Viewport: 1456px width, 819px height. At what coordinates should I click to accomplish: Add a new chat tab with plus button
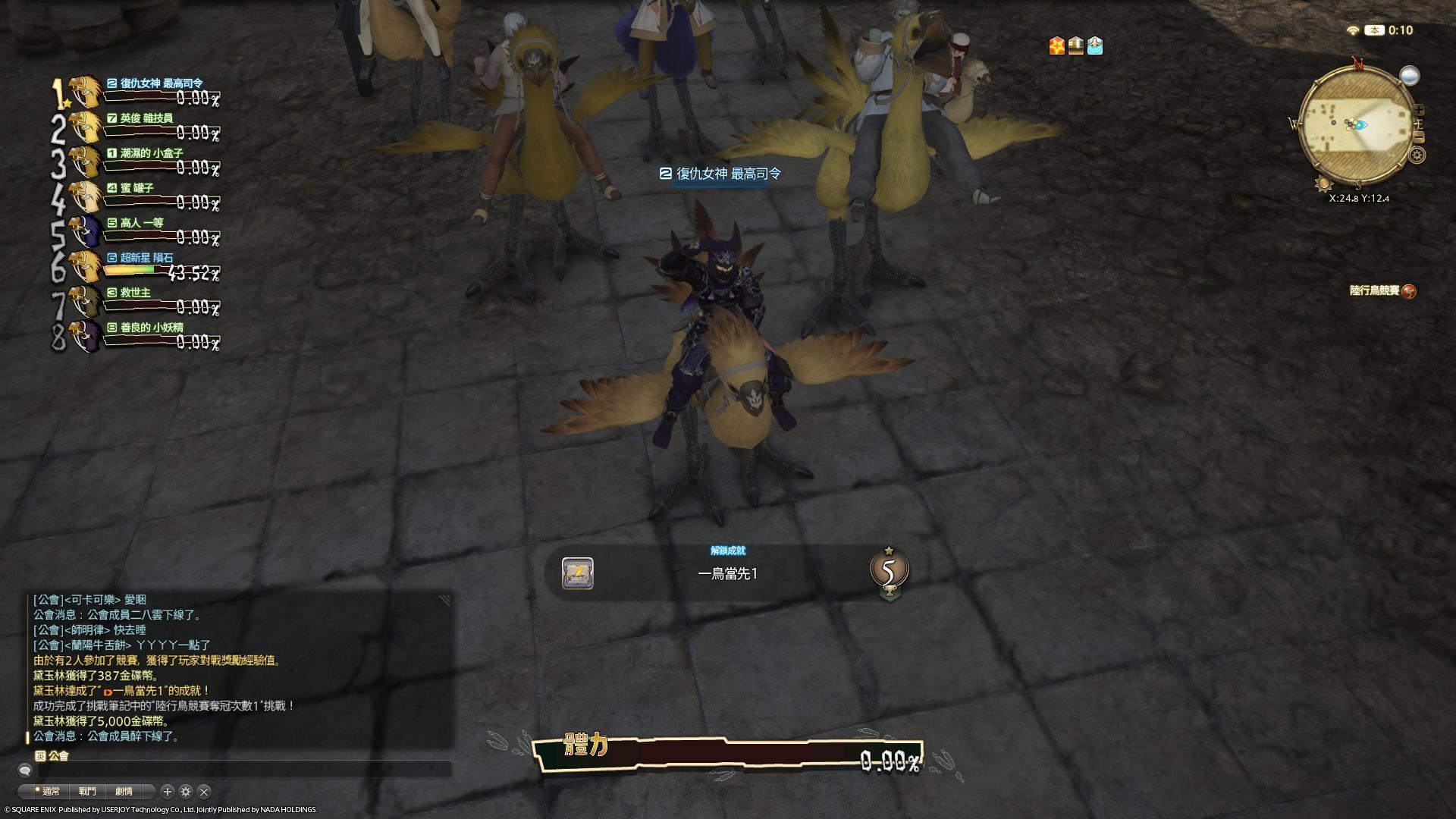pos(168,792)
